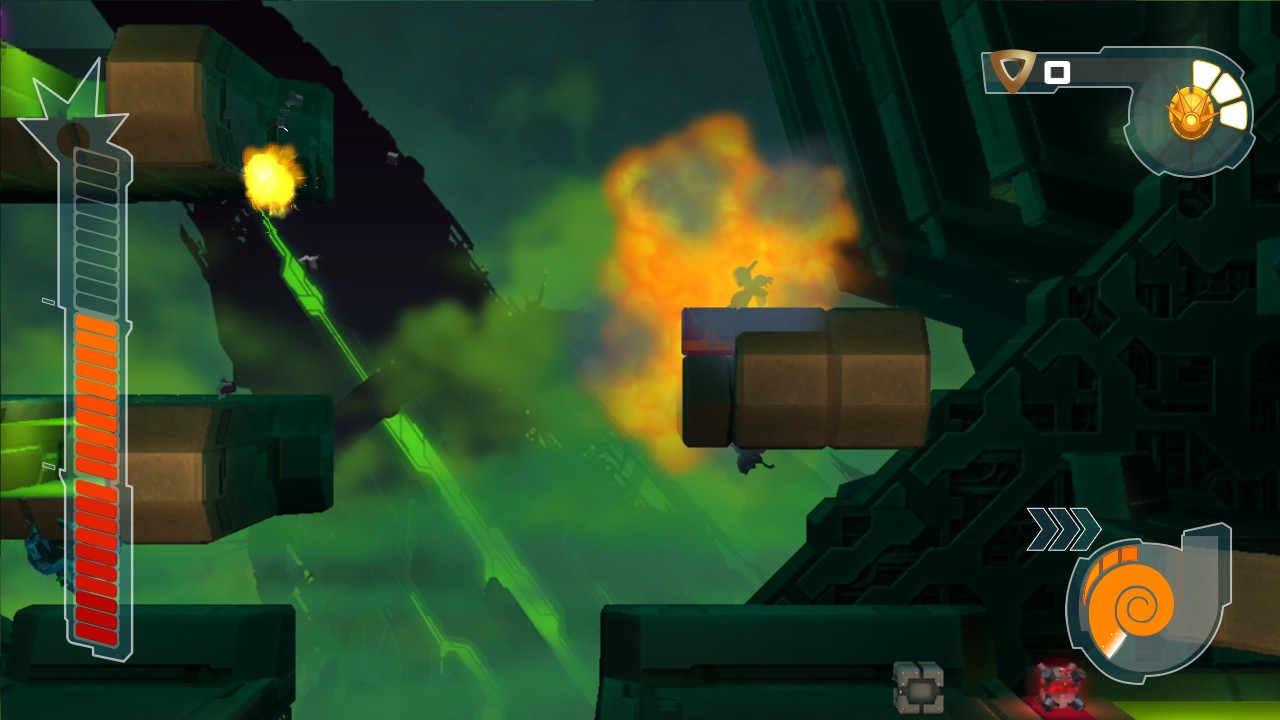
Task: Click the triple chevron dash indicator
Action: pos(1063,530)
